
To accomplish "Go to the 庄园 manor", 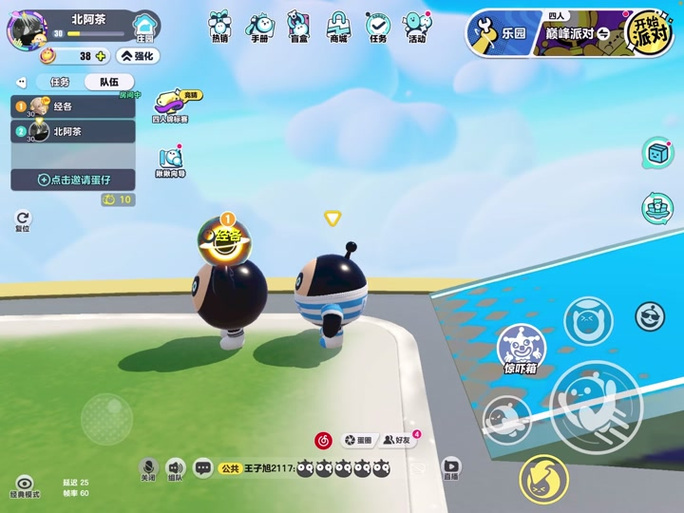I will click(146, 26).
